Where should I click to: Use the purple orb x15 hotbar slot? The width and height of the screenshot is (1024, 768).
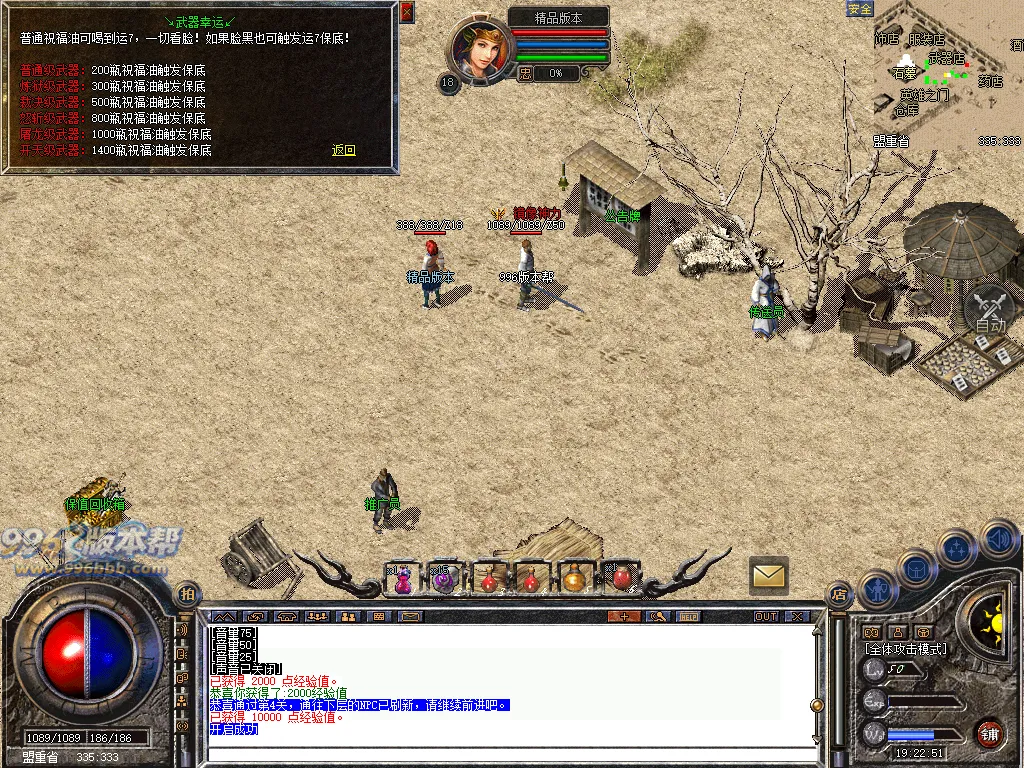tap(444, 578)
